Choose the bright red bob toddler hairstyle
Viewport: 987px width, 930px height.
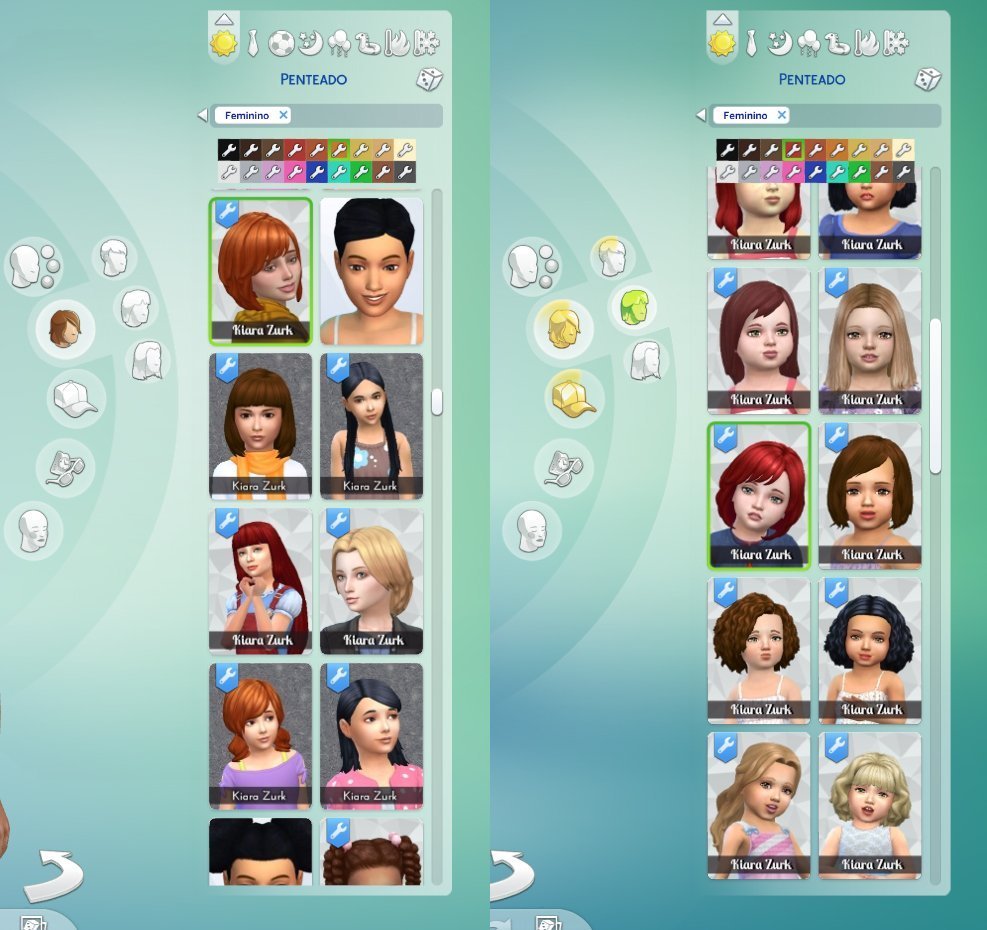tap(759, 494)
